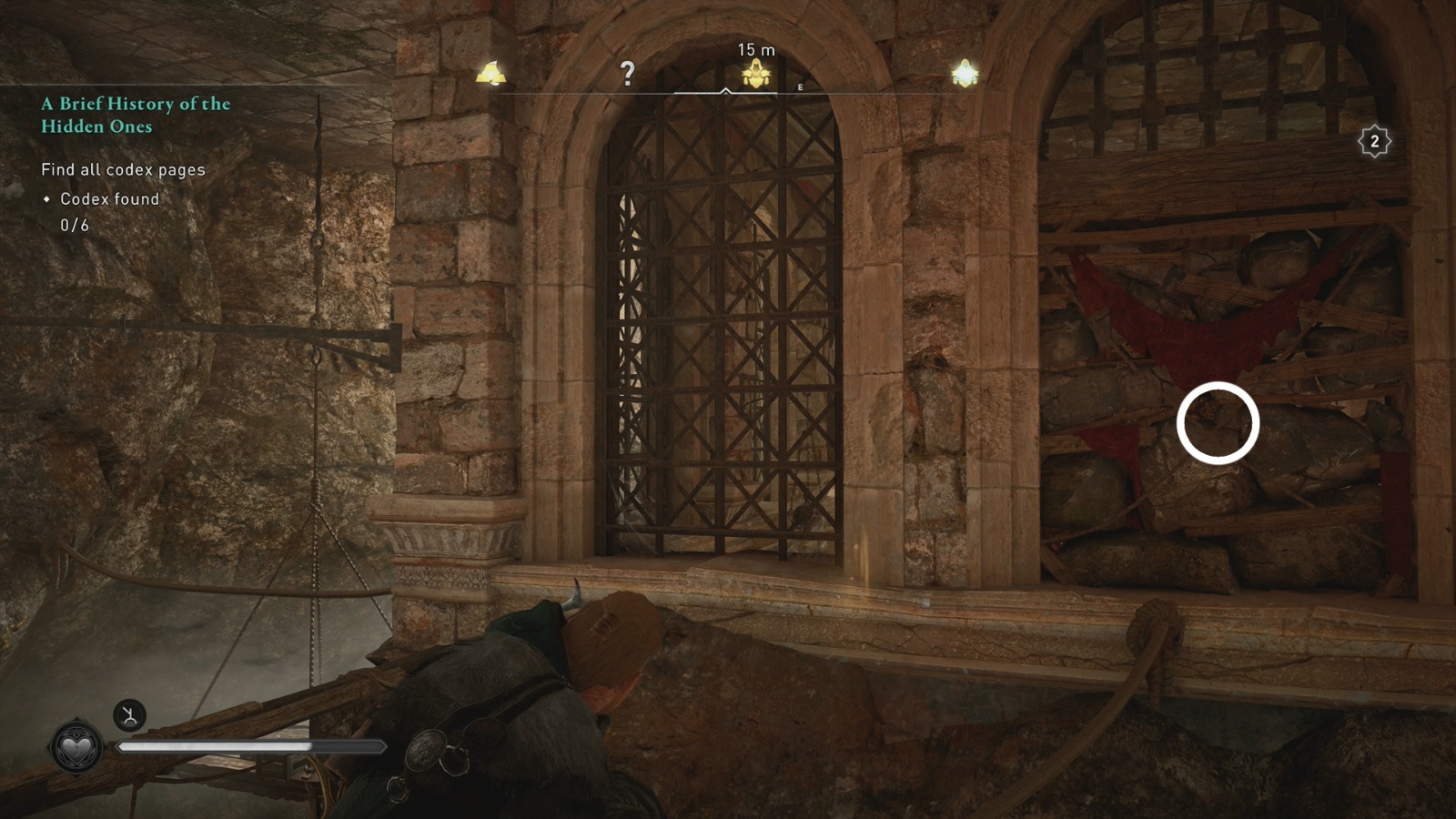Toggle the quest objective Find all codex pages
Image resolution: width=1456 pixels, height=819 pixels.
123,169
